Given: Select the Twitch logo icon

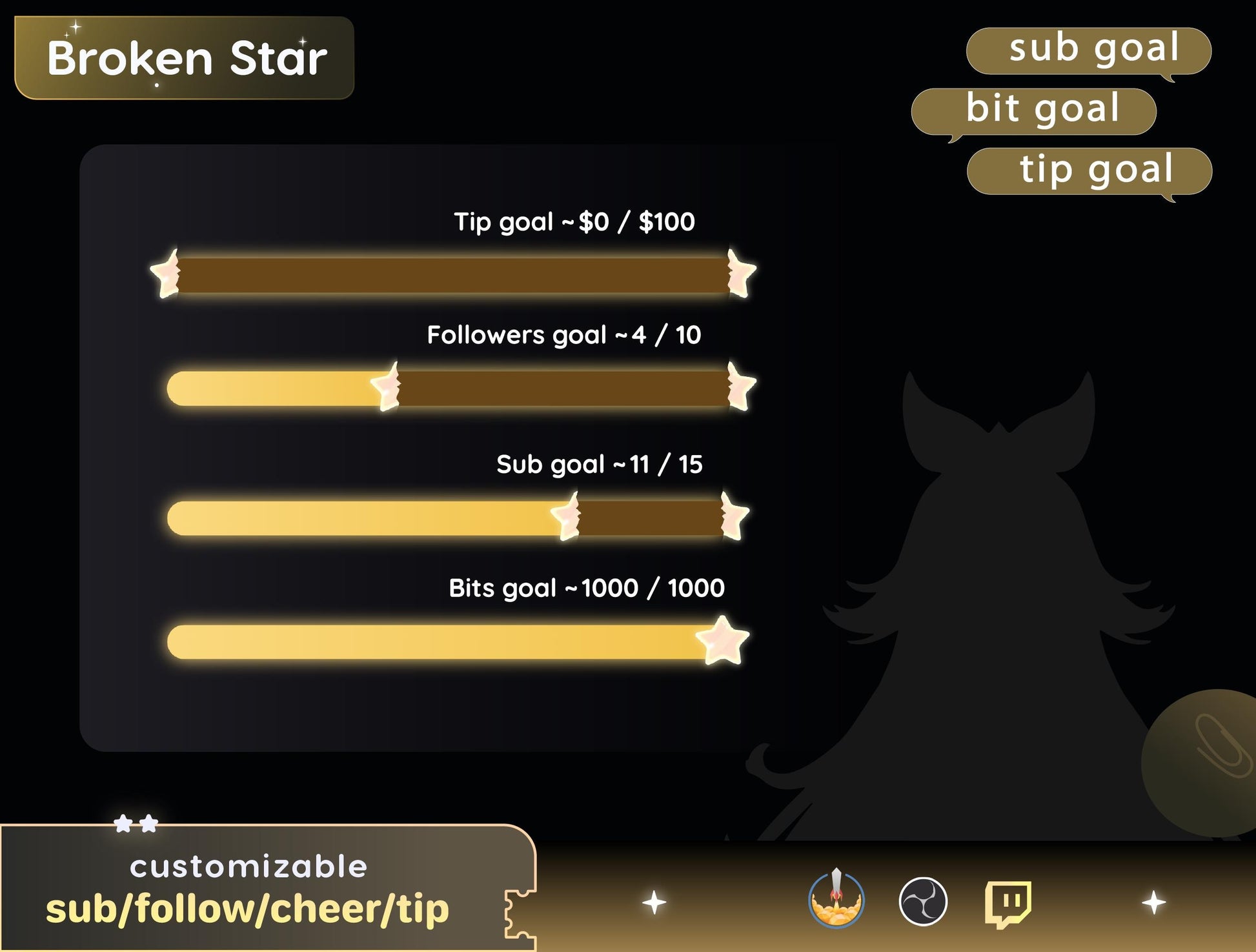Looking at the screenshot, I should (x=1008, y=902).
